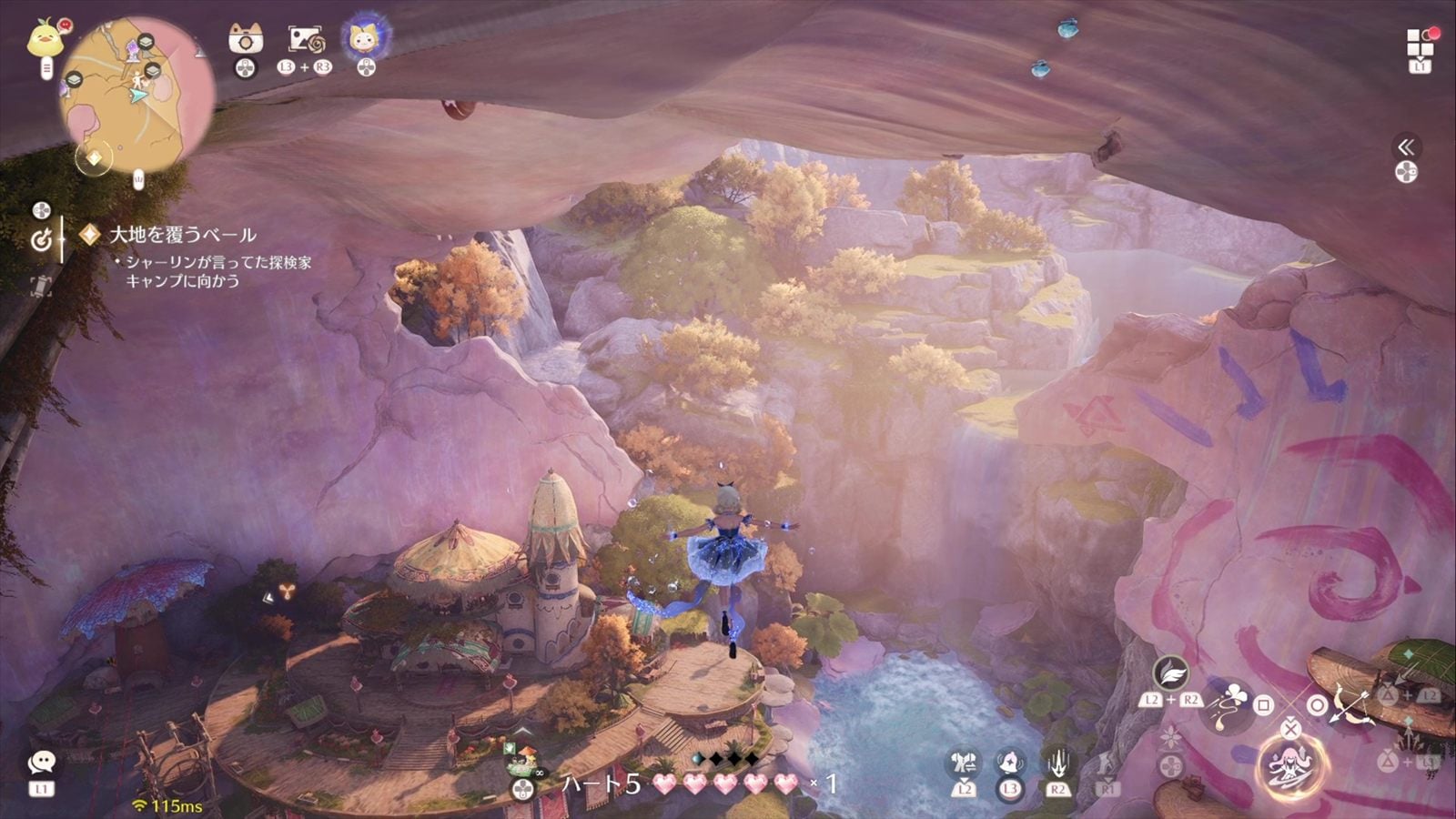Click the quest scroll icon below tracker
The height and width of the screenshot is (819, 1456).
41,287
